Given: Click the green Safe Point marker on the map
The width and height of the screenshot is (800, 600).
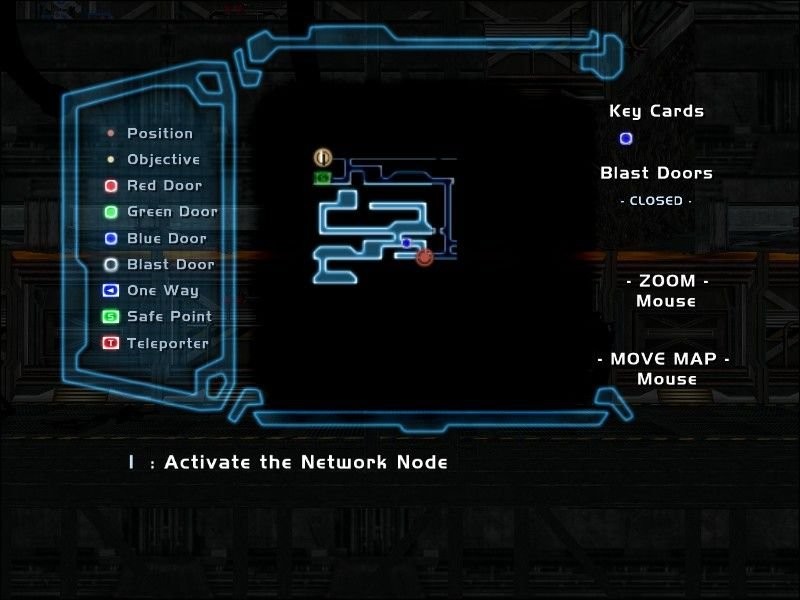Looking at the screenshot, I should click(x=322, y=178).
